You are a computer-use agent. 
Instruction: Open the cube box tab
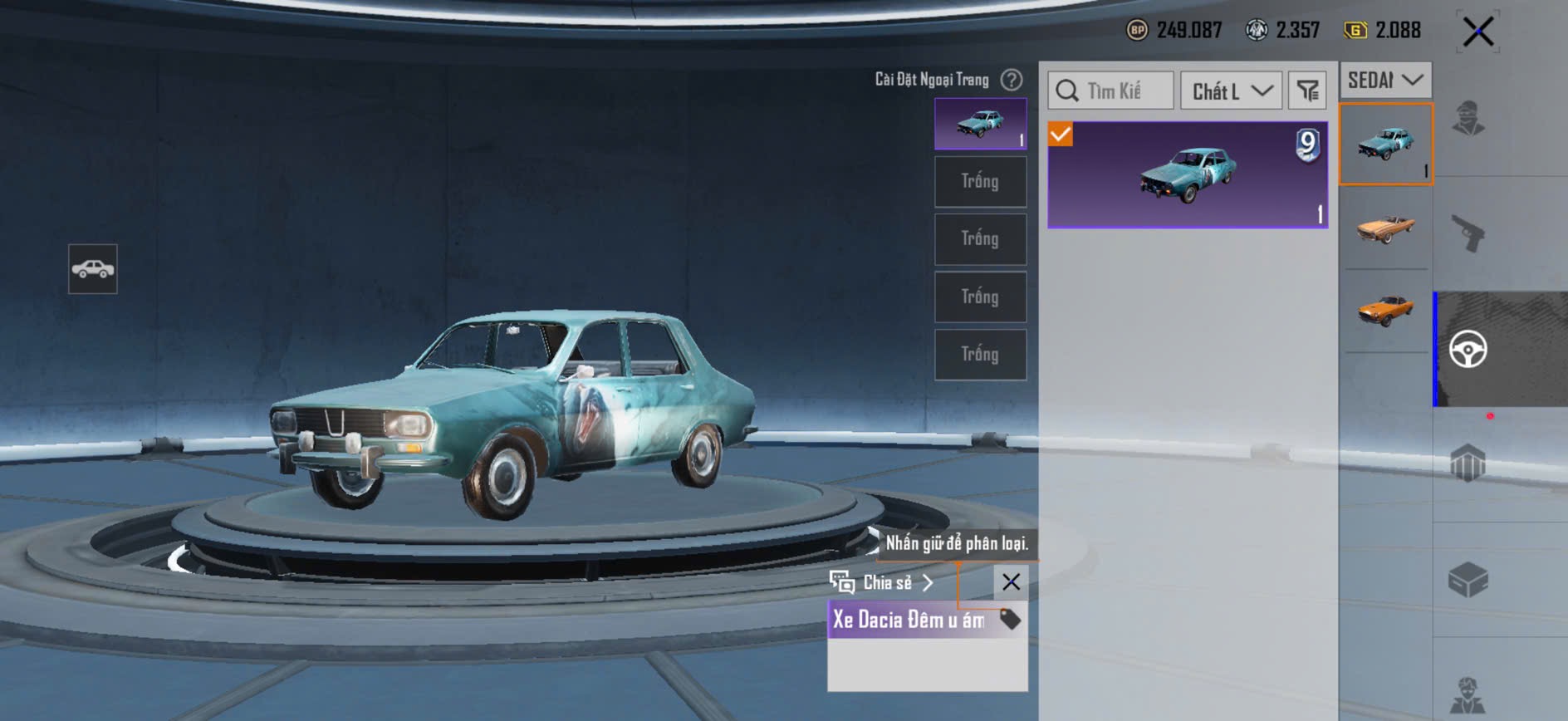[1468, 580]
